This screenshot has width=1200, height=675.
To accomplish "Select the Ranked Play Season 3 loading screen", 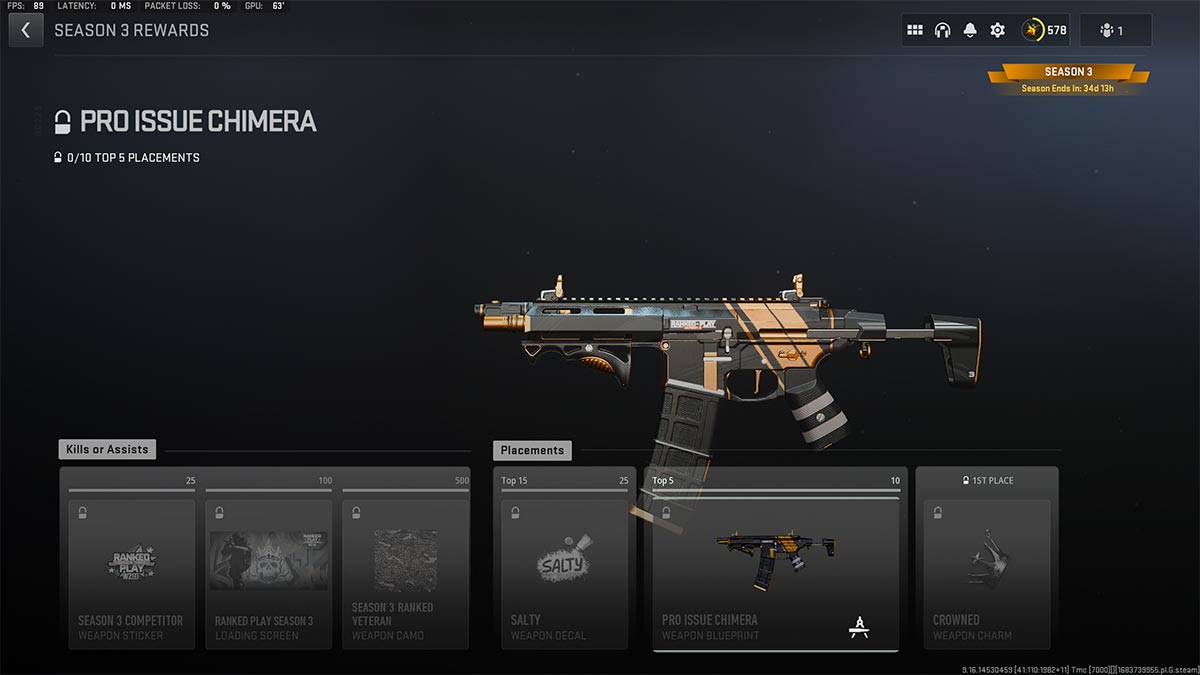I will (268, 573).
